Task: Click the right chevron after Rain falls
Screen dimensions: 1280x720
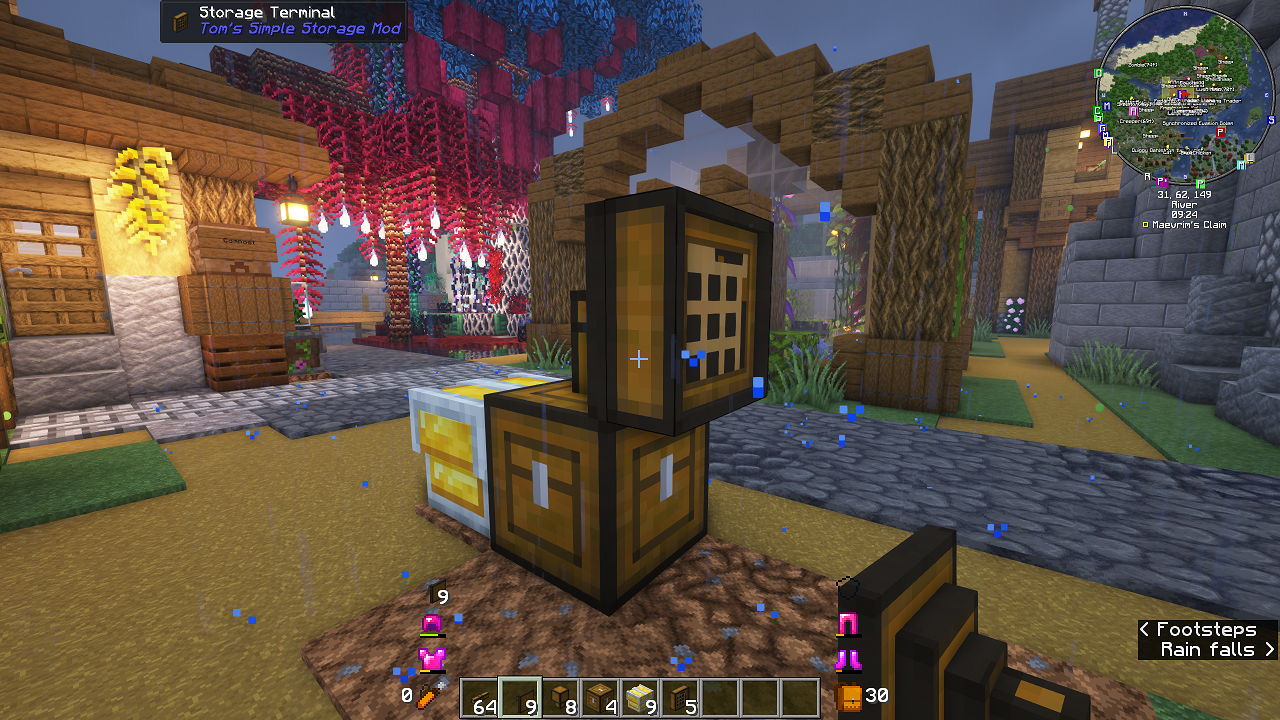Action: coord(1270,650)
